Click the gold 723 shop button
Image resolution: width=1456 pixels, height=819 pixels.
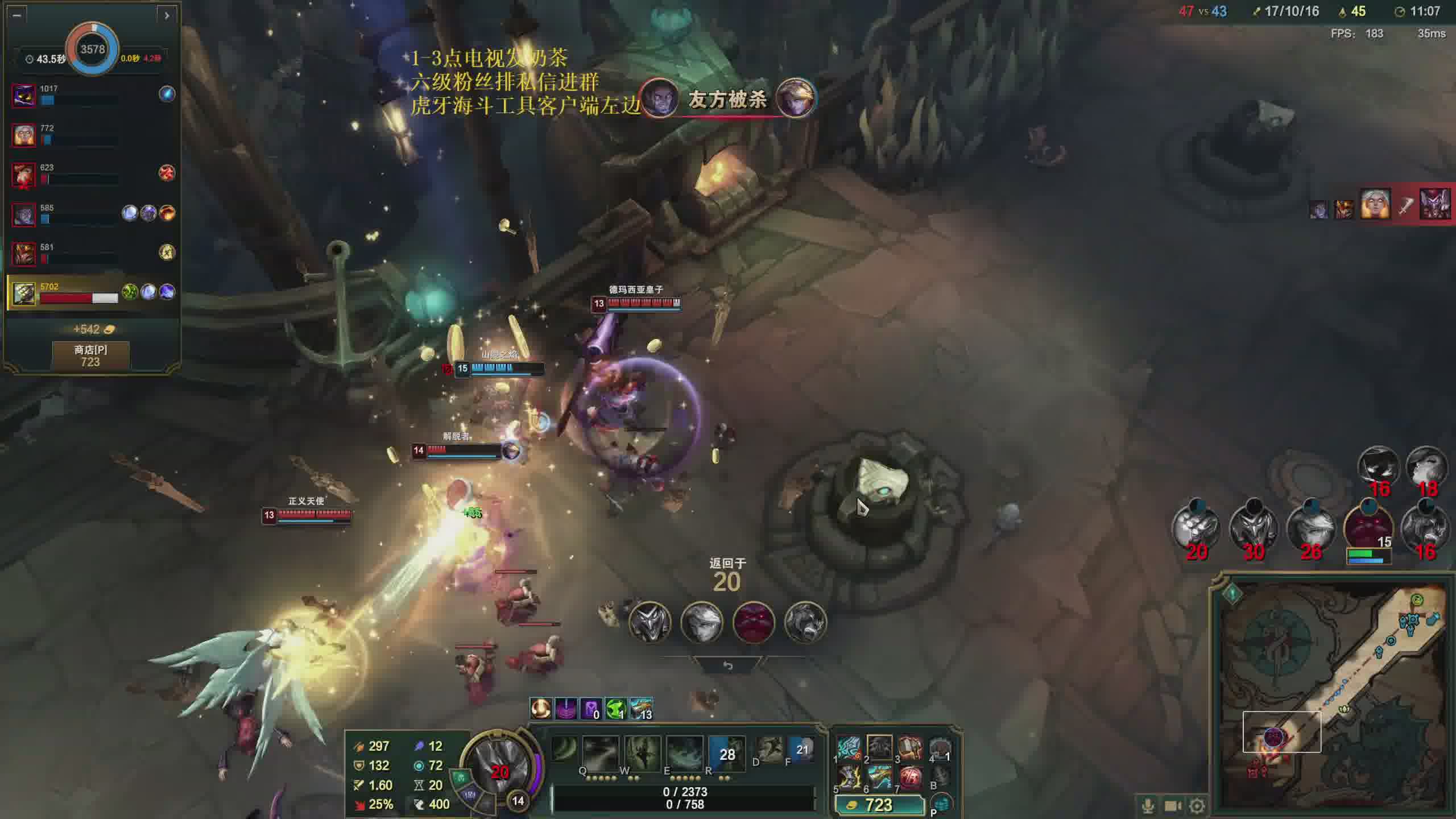pos(879,805)
